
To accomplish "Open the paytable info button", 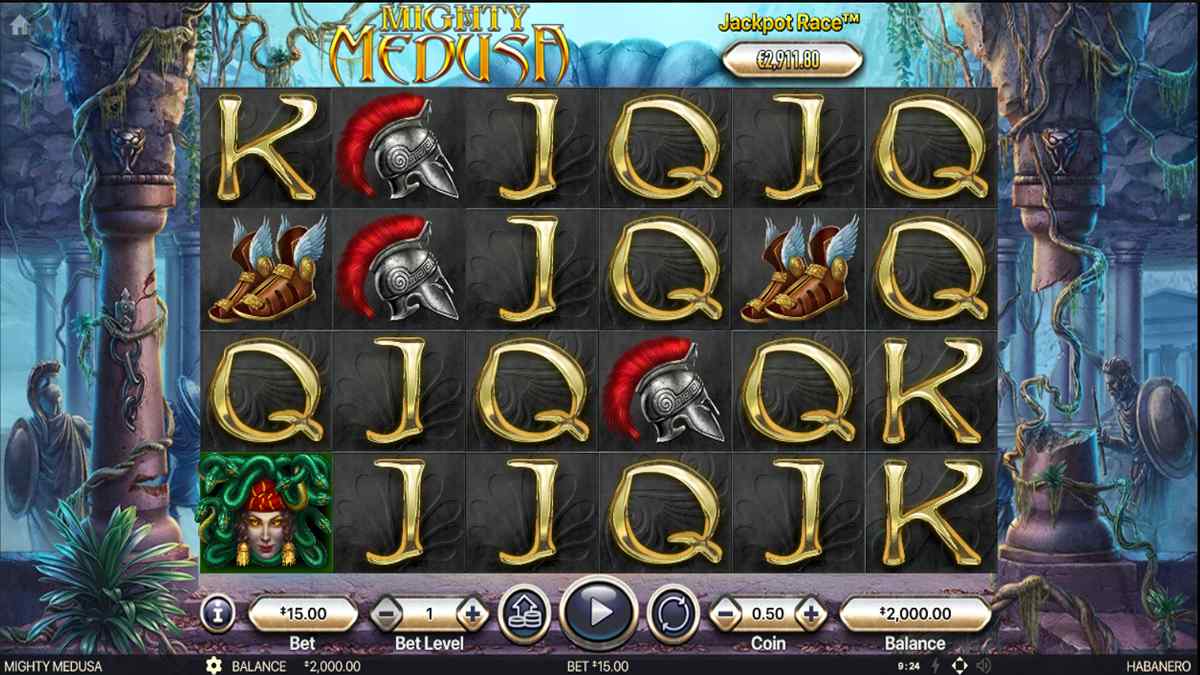I will click(x=217, y=612).
